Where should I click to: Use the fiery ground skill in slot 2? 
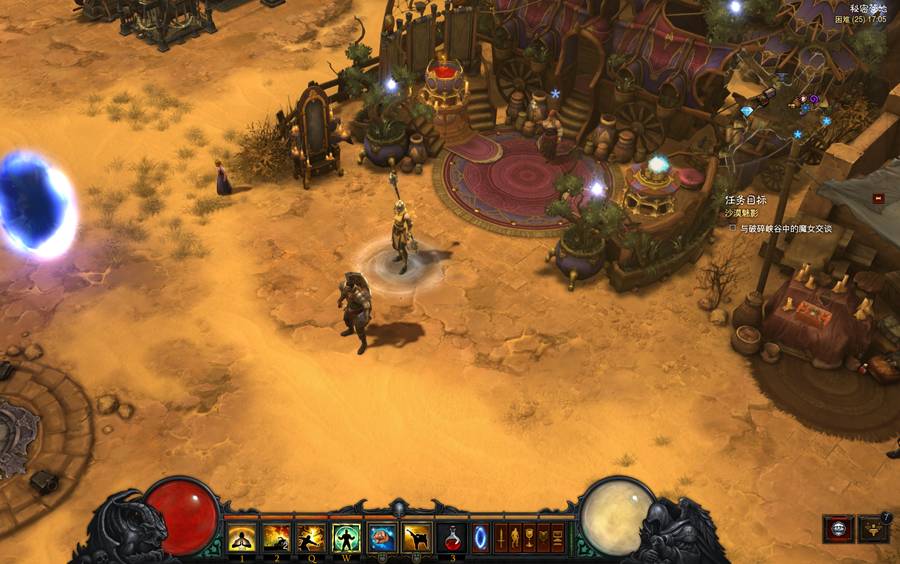point(277,538)
